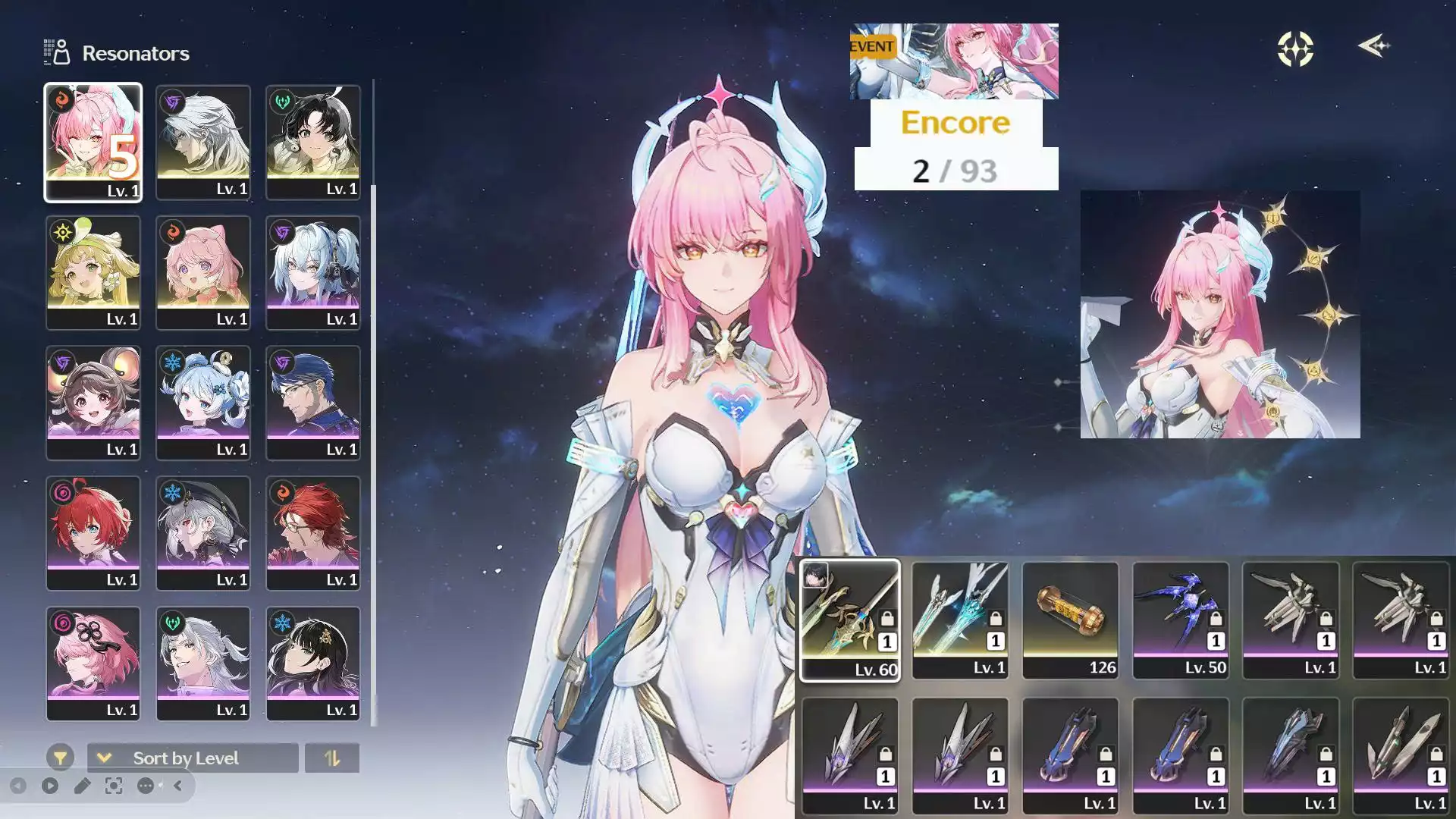Select the blonde girl with green hat
The width and height of the screenshot is (1456, 819).
pos(93,272)
